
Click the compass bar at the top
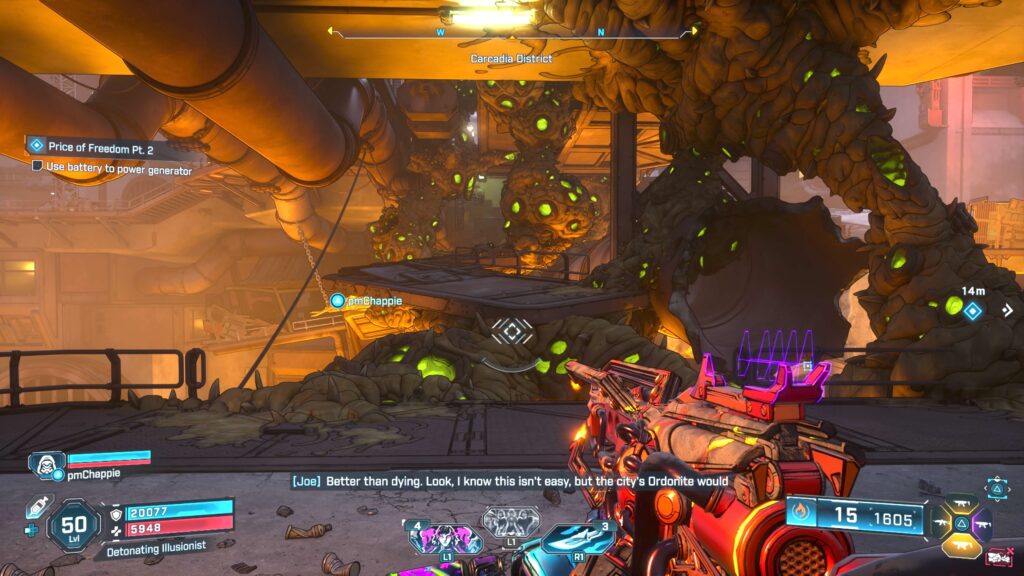[512, 32]
